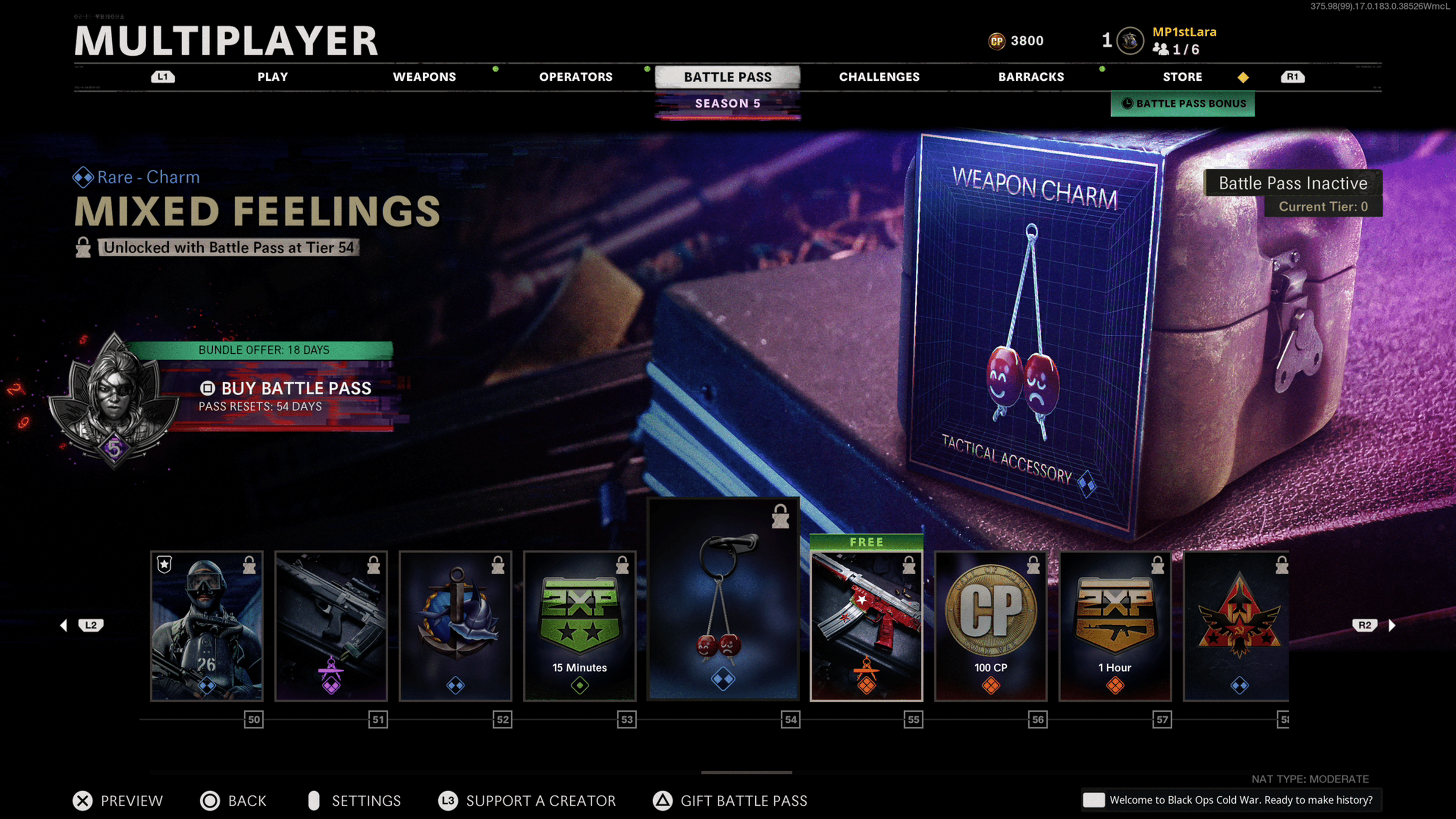Select the tier 52 anchor emblem tile

[x=455, y=626]
